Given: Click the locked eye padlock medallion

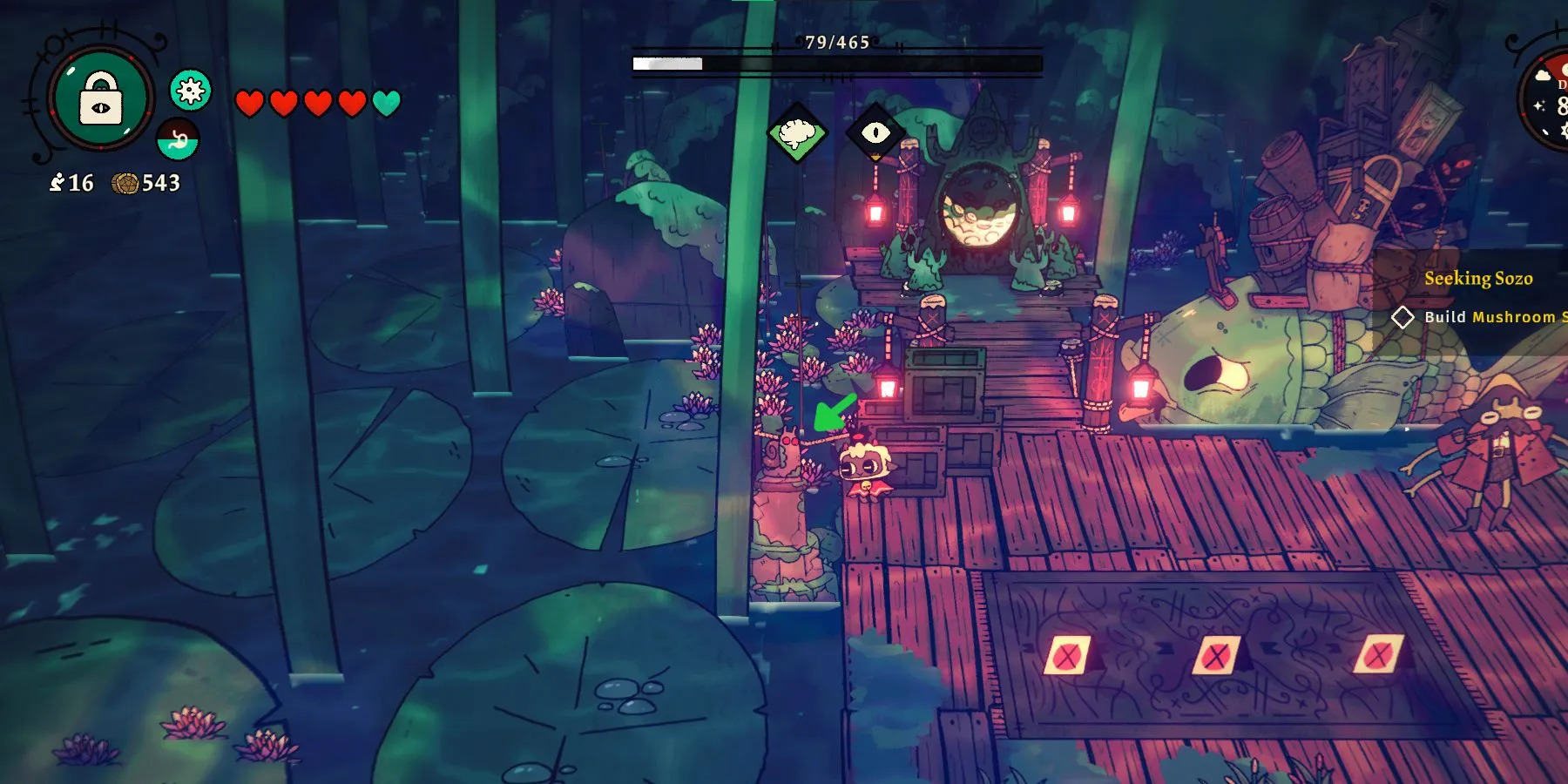Looking at the screenshot, I should pyautogui.click(x=100, y=98).
